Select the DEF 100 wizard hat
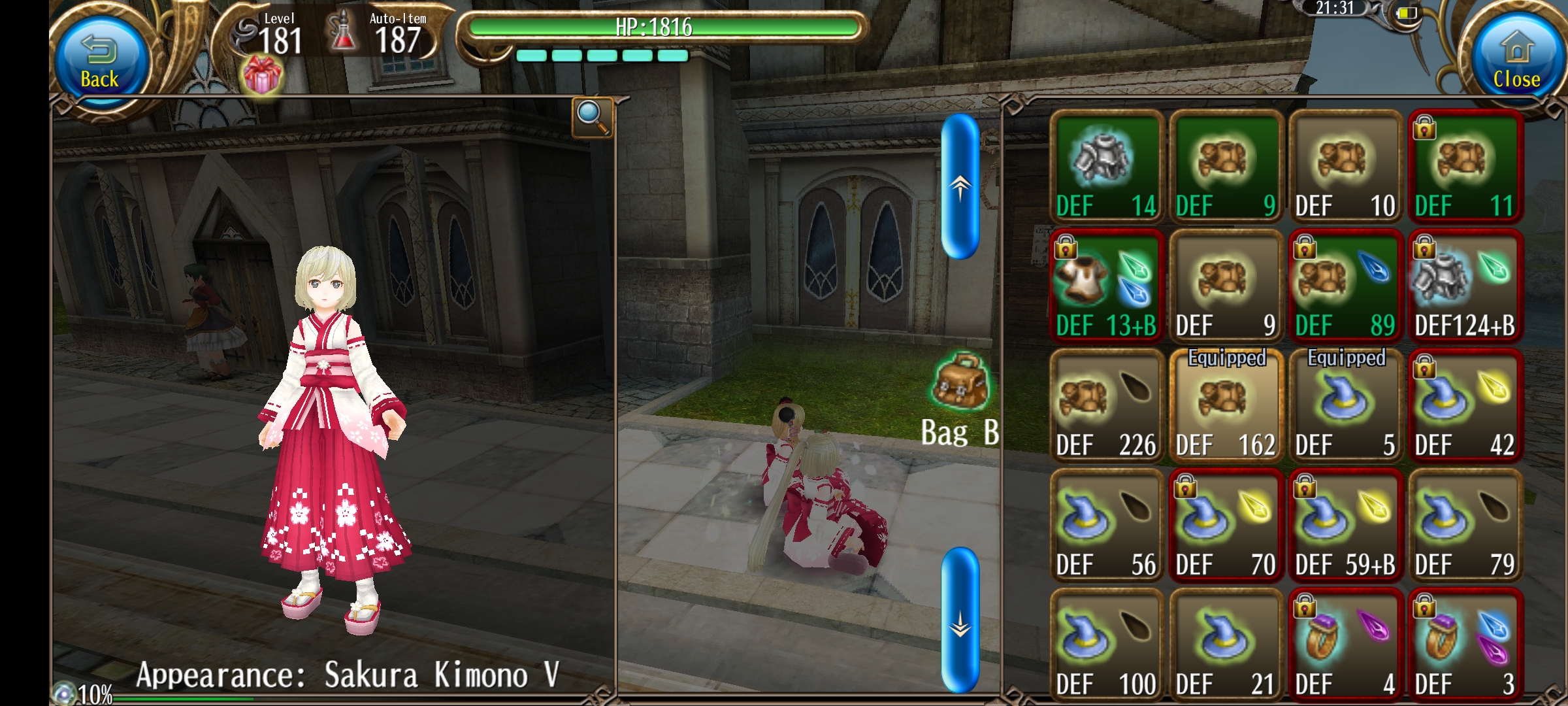This screenshot has width=1568, height=706. point(1106,645)
